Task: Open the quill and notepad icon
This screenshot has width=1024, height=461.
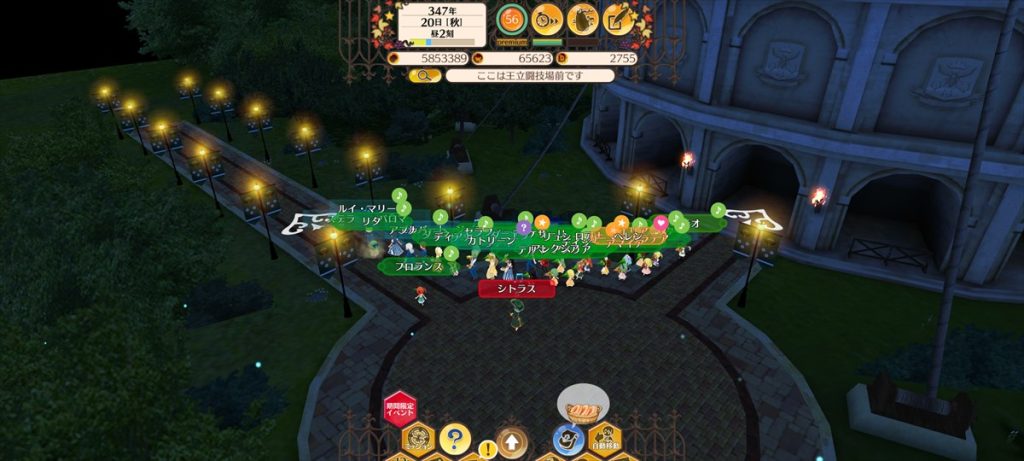Action: click(619, 19)
